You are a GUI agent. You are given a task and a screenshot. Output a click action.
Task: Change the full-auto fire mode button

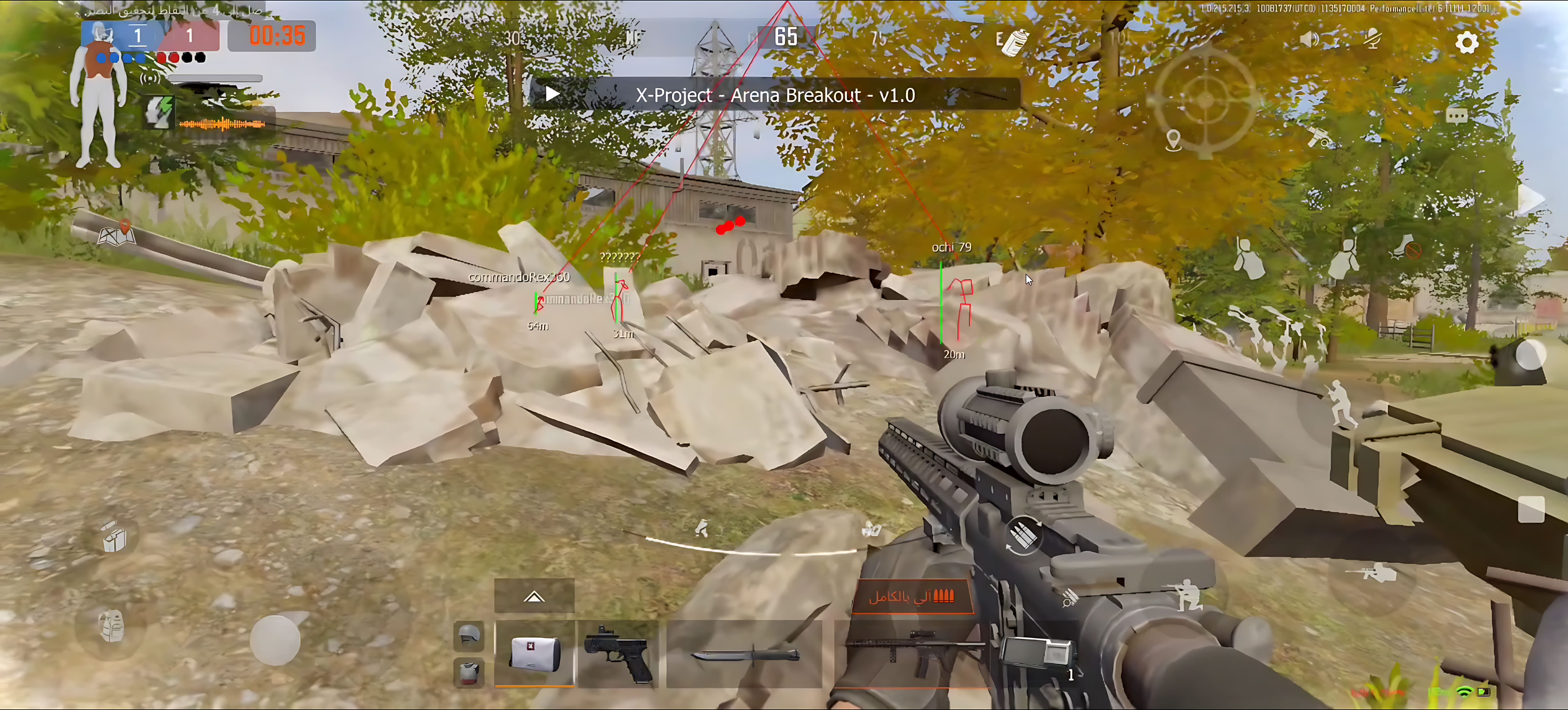coord(911,596)
